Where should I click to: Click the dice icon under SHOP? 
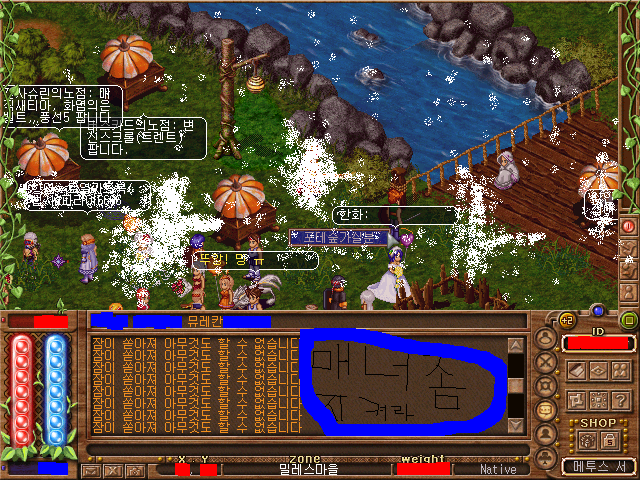pyautogui.click(x=585, y=439)
